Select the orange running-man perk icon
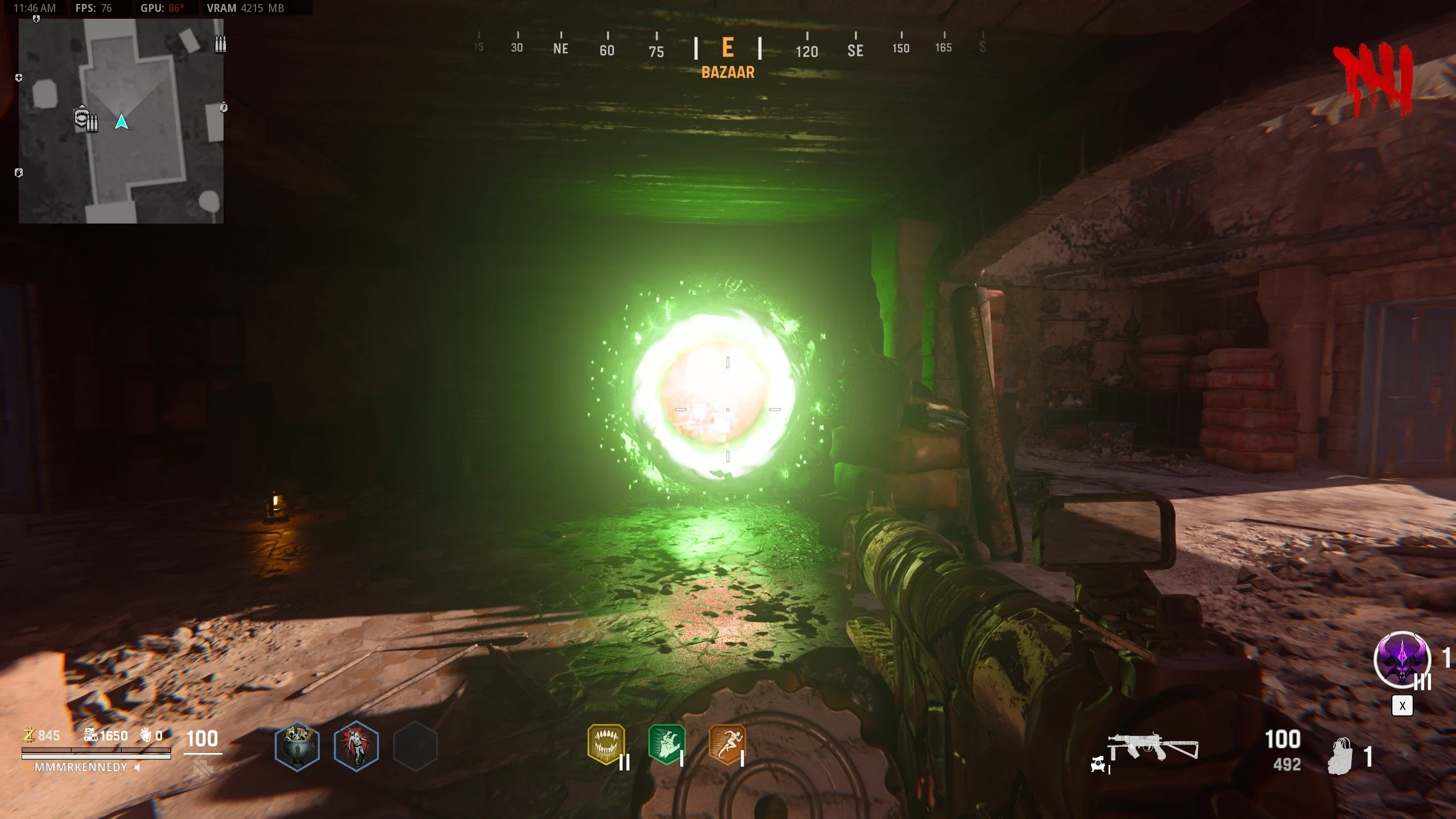The width and height of the screenshot is (1456, 819). (727, 744)
